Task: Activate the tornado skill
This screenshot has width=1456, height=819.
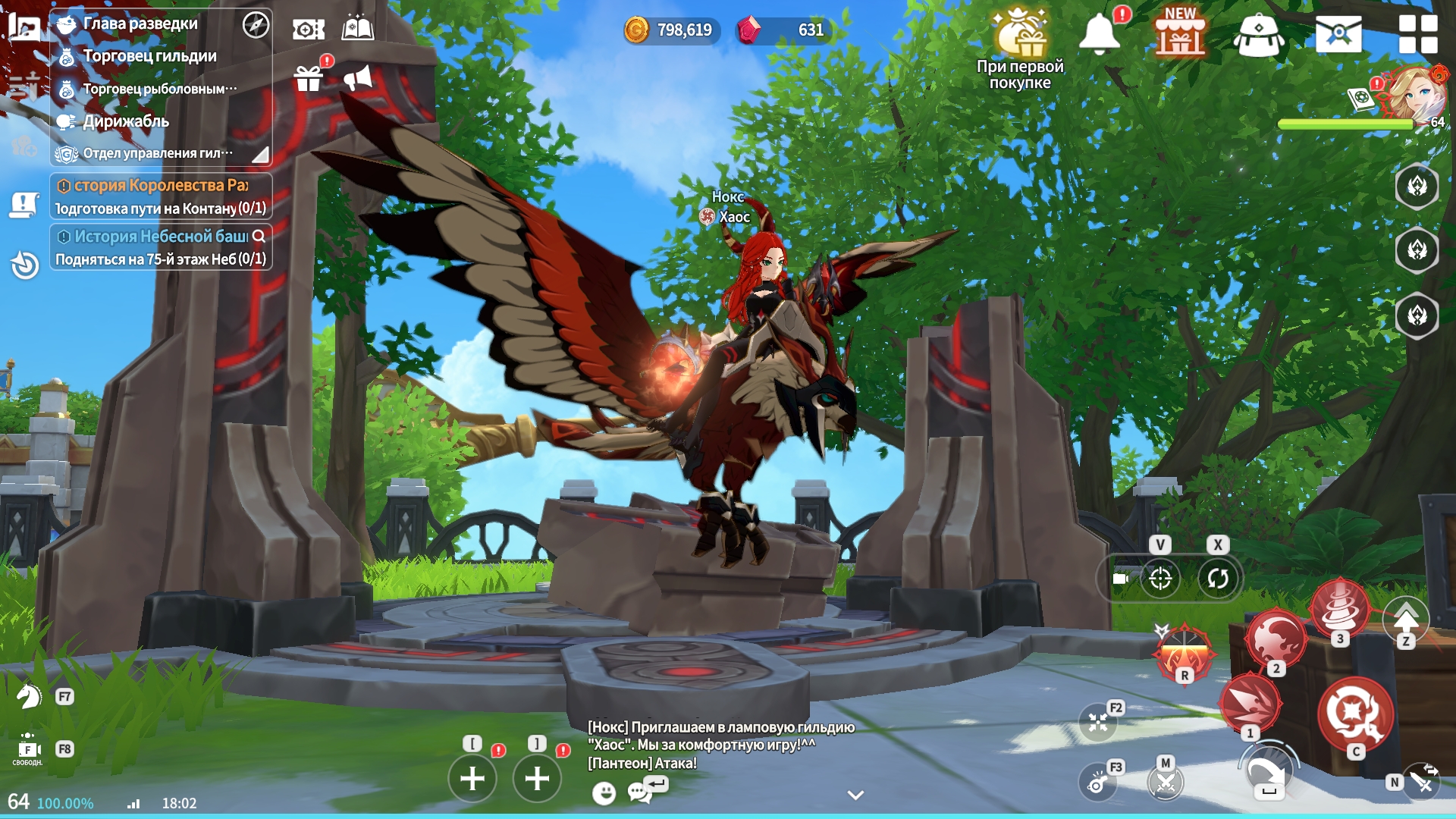Action: (1339, 607)
